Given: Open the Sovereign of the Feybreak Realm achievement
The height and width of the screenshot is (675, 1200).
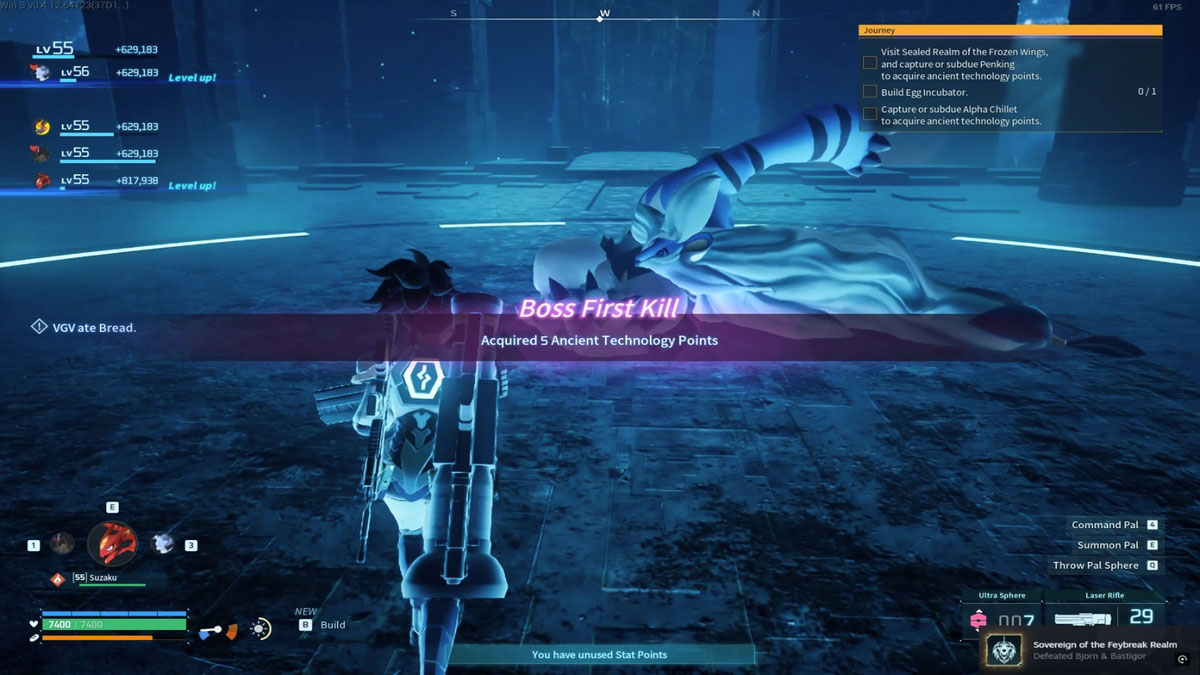Looking at the screenshot, I should (1089, 650).
